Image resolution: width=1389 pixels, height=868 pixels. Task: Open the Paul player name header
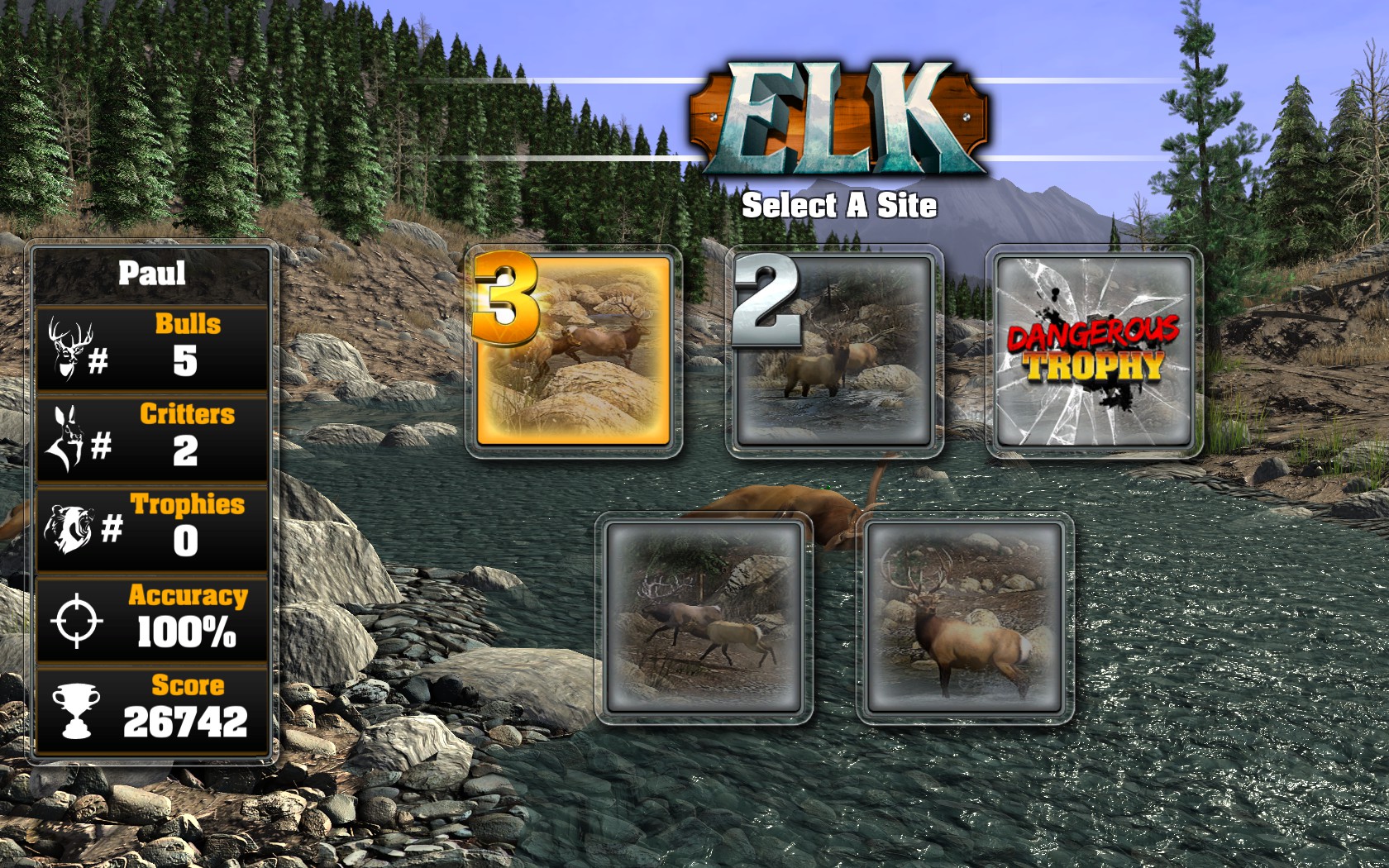pyautogui.click(x=153, y=273)
